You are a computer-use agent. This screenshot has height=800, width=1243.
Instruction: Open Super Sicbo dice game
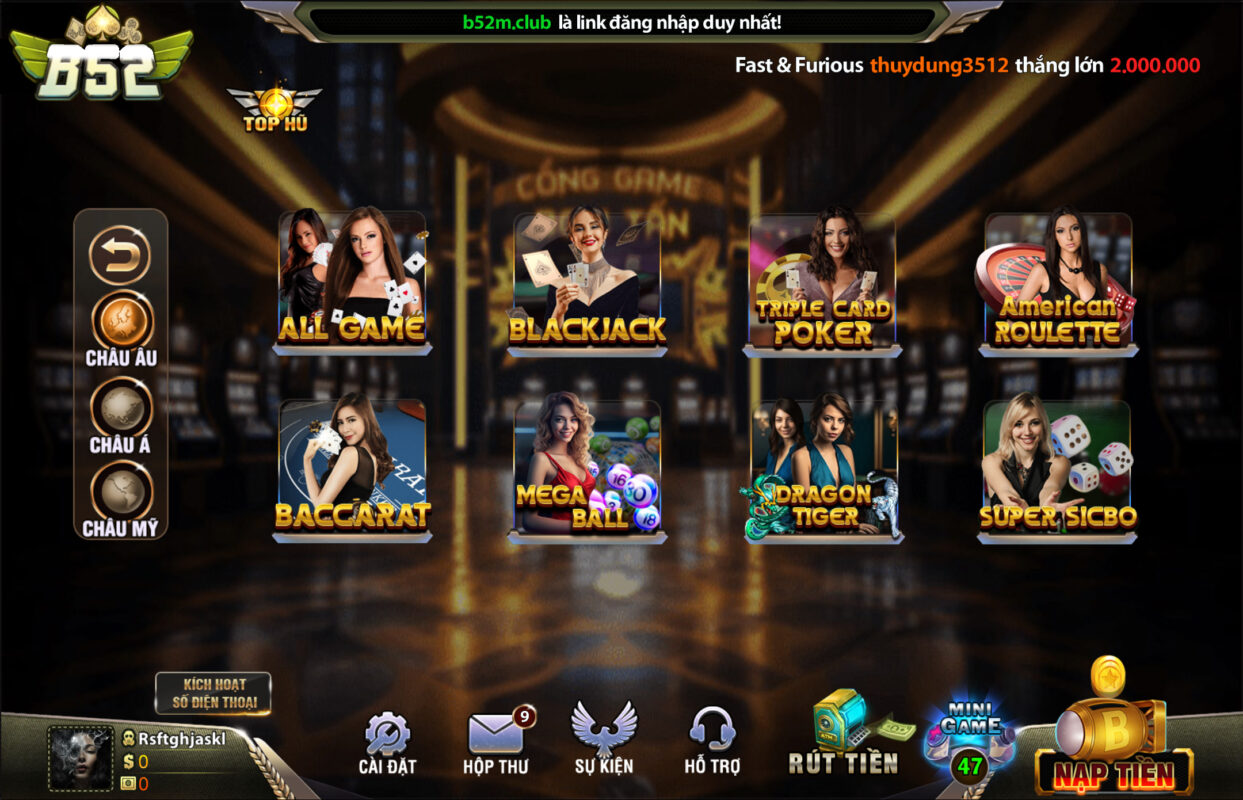(x=1058, y=469)
